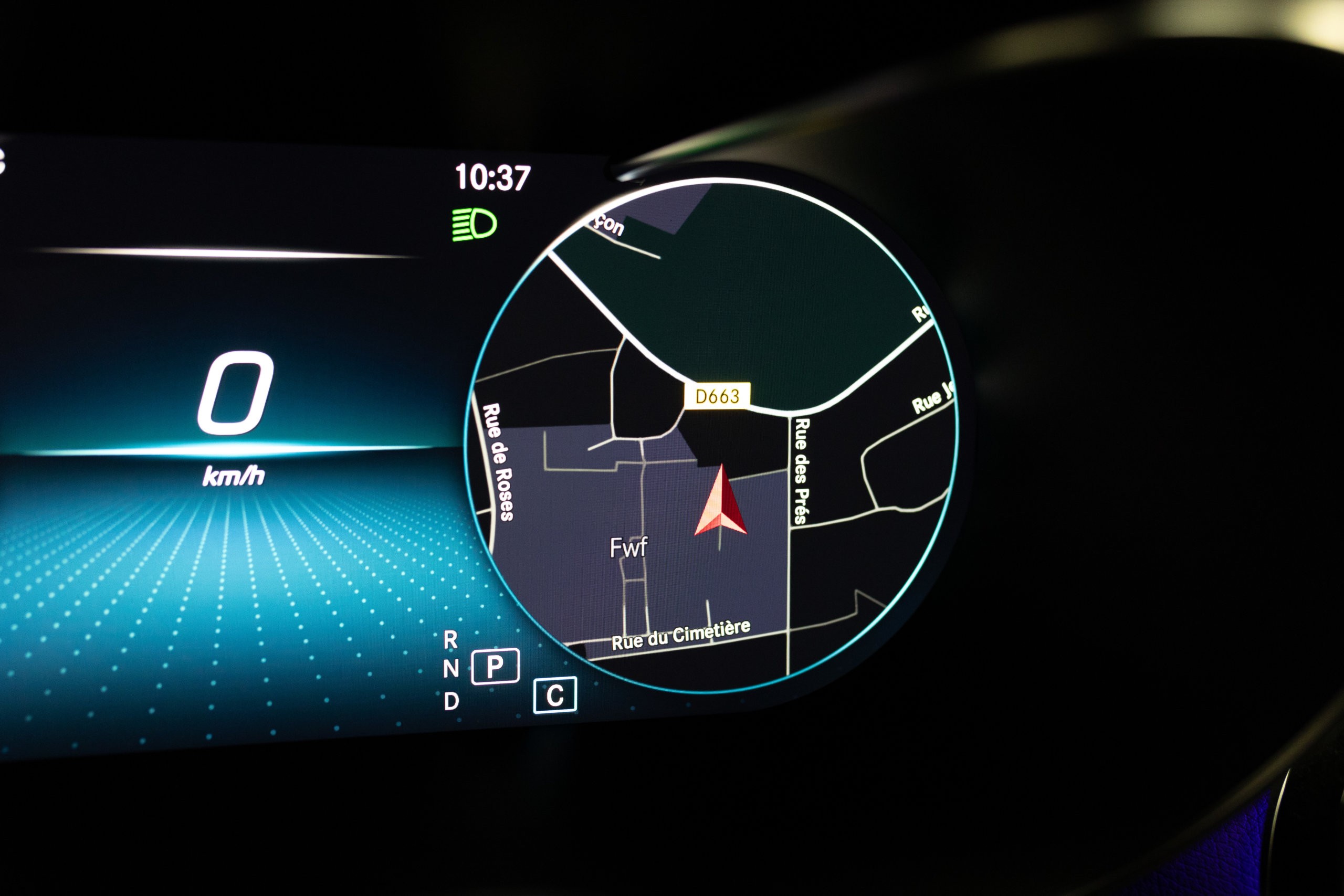Select the red vehicle position arrow
The image size is (1344, 896).
[721, 504]
